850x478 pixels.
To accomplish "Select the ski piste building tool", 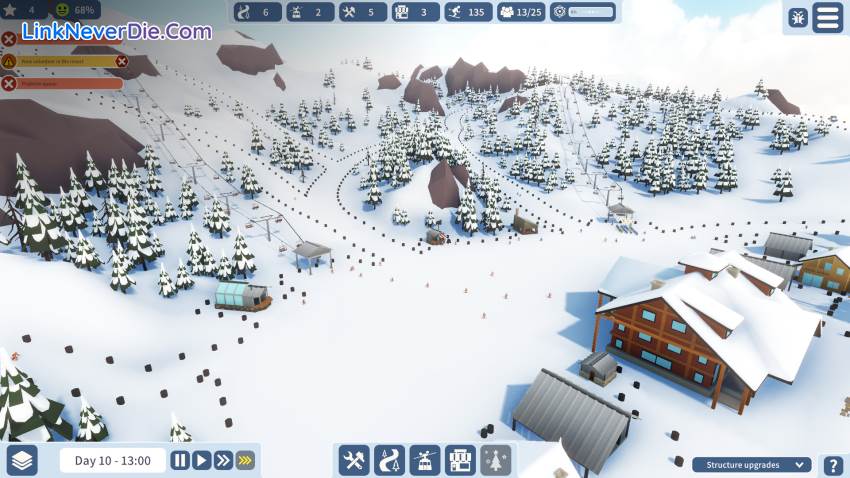I will tap(389, 460).
